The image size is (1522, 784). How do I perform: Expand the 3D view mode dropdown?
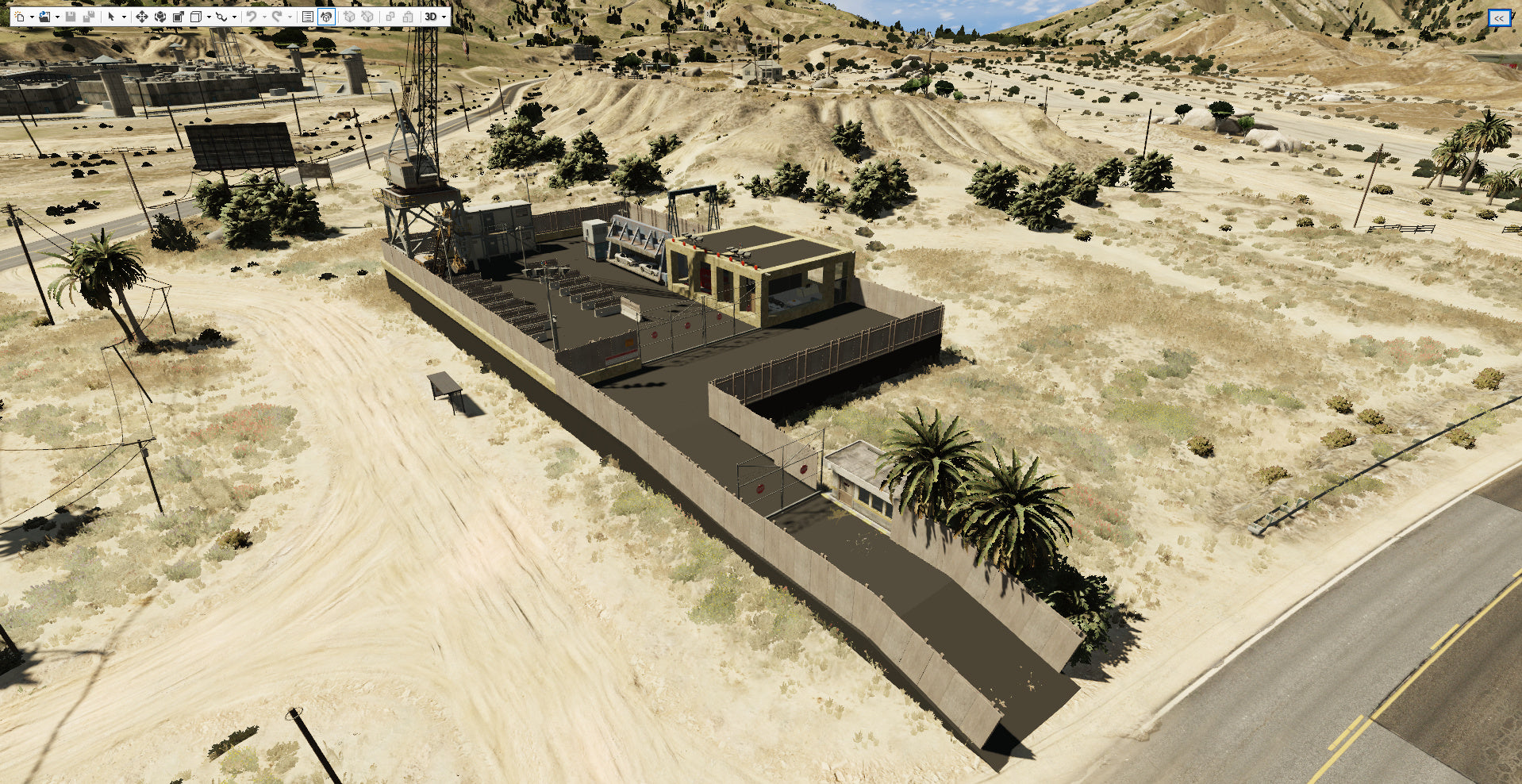pyautogui.click(x=443, y=16)
